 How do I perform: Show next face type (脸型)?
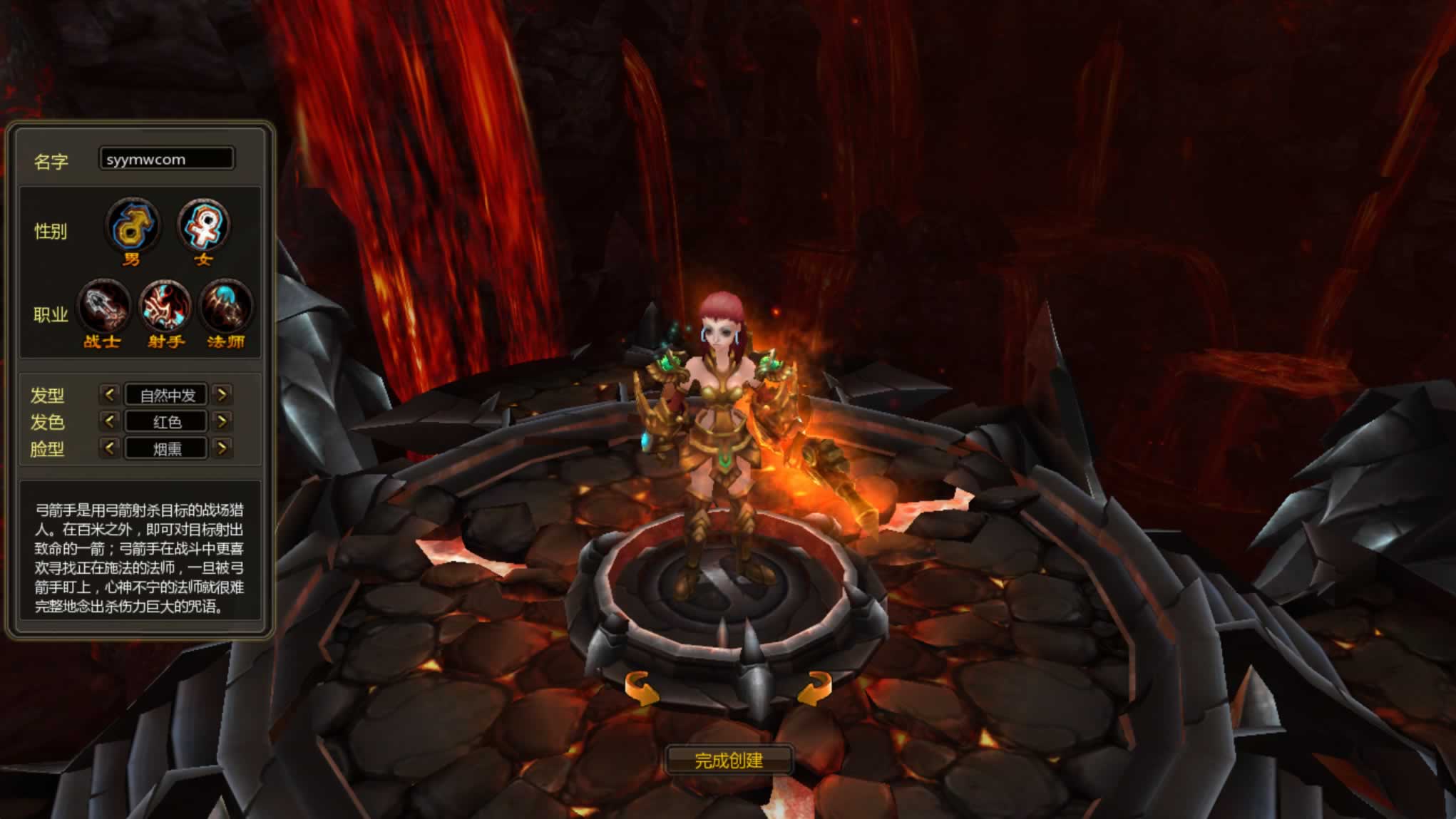(222, 448)
